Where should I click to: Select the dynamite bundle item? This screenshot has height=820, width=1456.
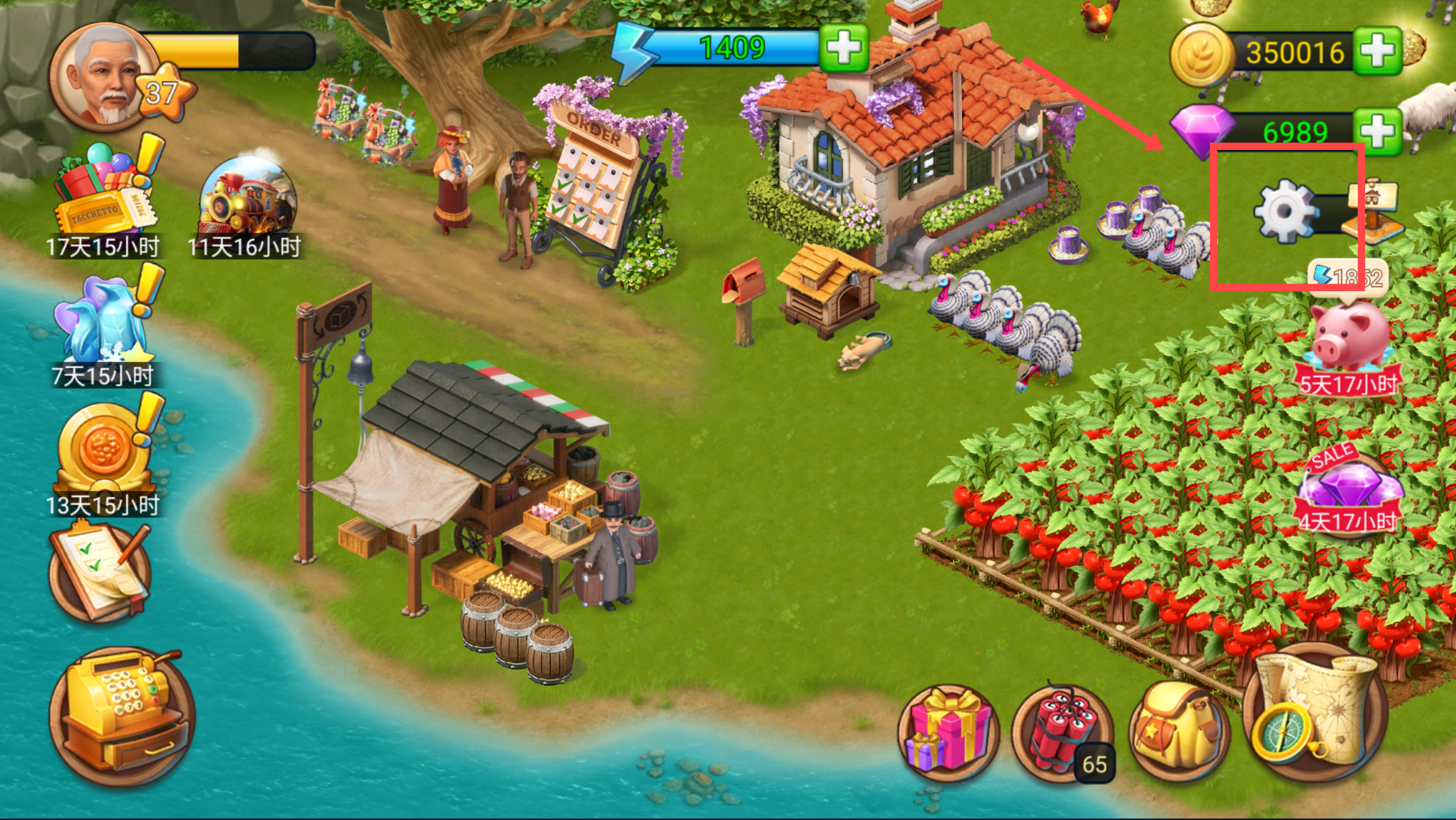coord(1061,733)
